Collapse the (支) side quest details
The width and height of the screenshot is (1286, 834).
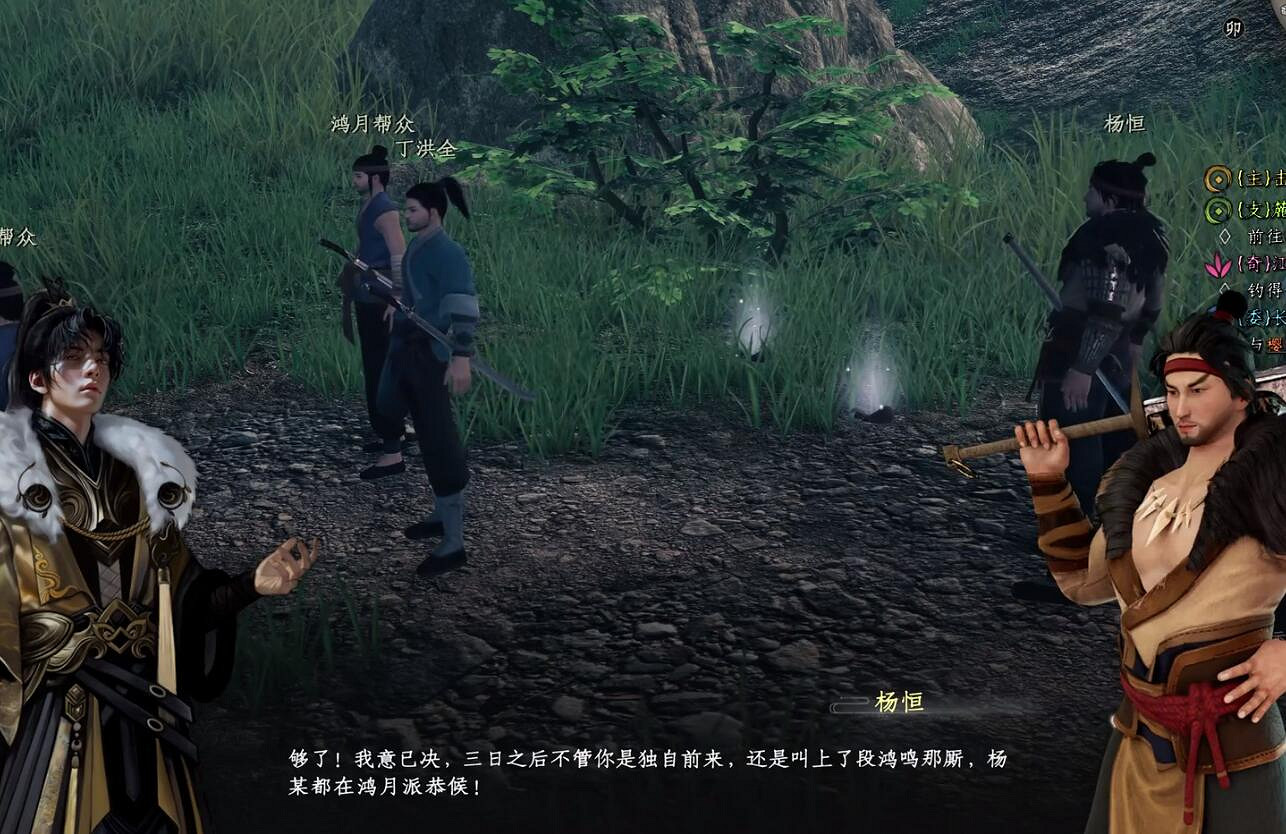(1256, 209)
